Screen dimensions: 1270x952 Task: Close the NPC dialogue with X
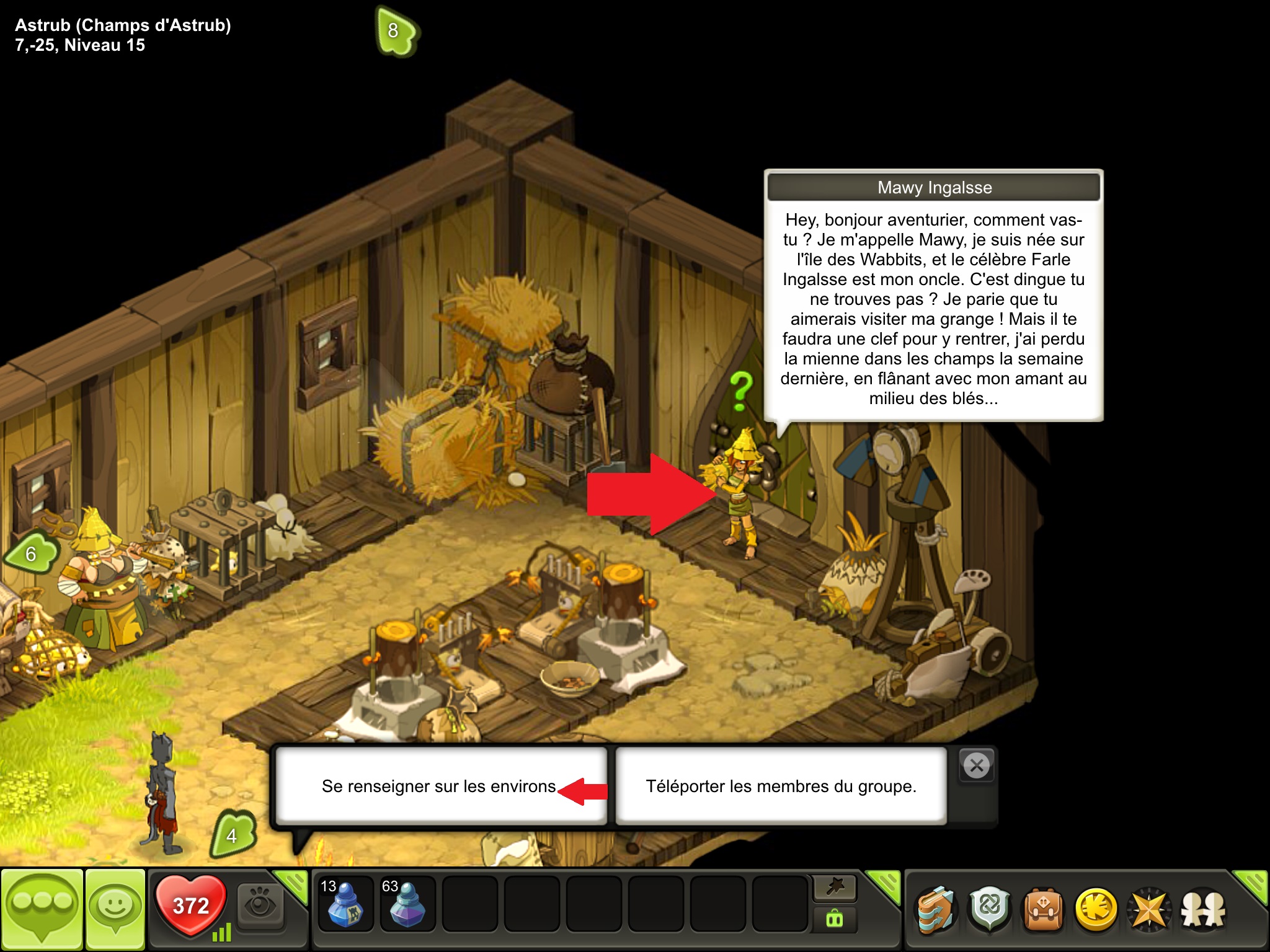pos(977,766)
